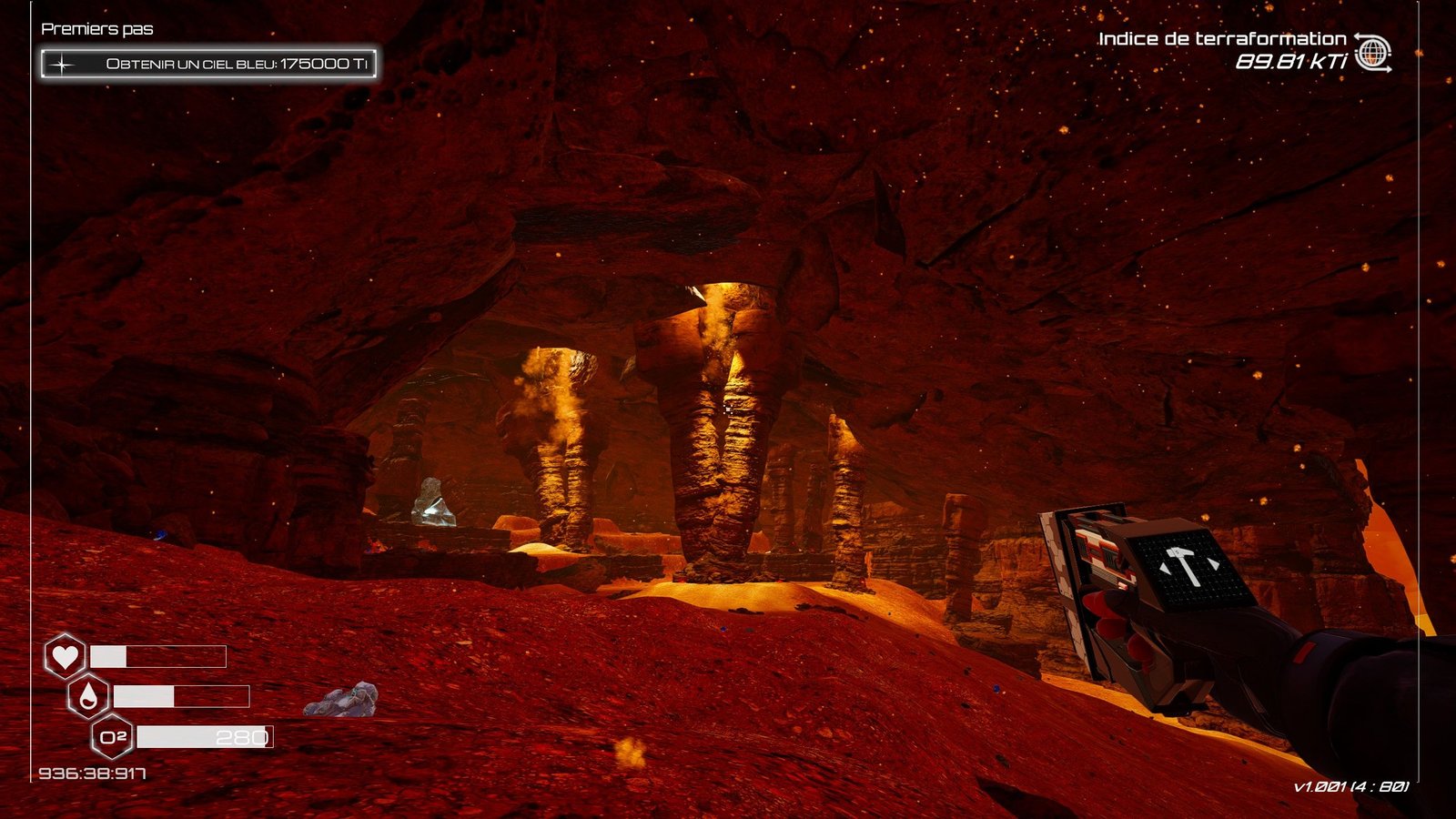
Task: Click the terraformation index globe icon
Action: pyautogui.click(x=1372, y=53)
